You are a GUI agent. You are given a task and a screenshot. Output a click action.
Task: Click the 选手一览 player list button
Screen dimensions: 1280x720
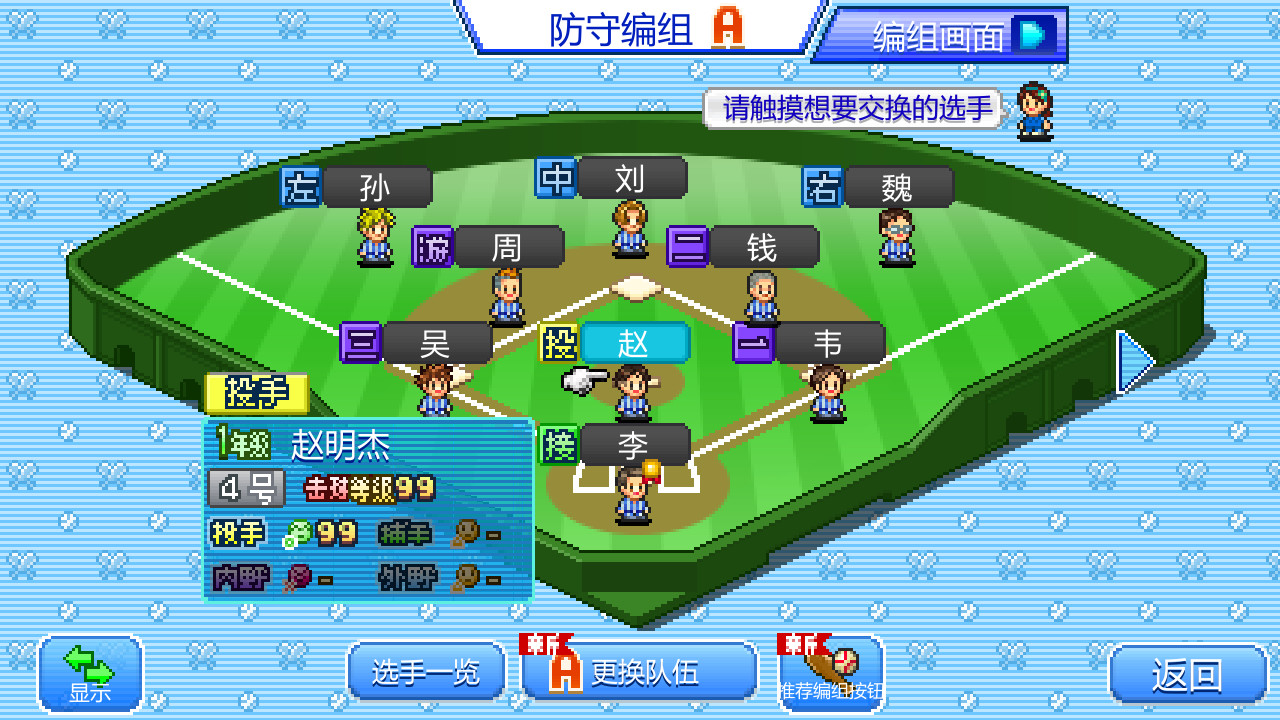(425, 672)
